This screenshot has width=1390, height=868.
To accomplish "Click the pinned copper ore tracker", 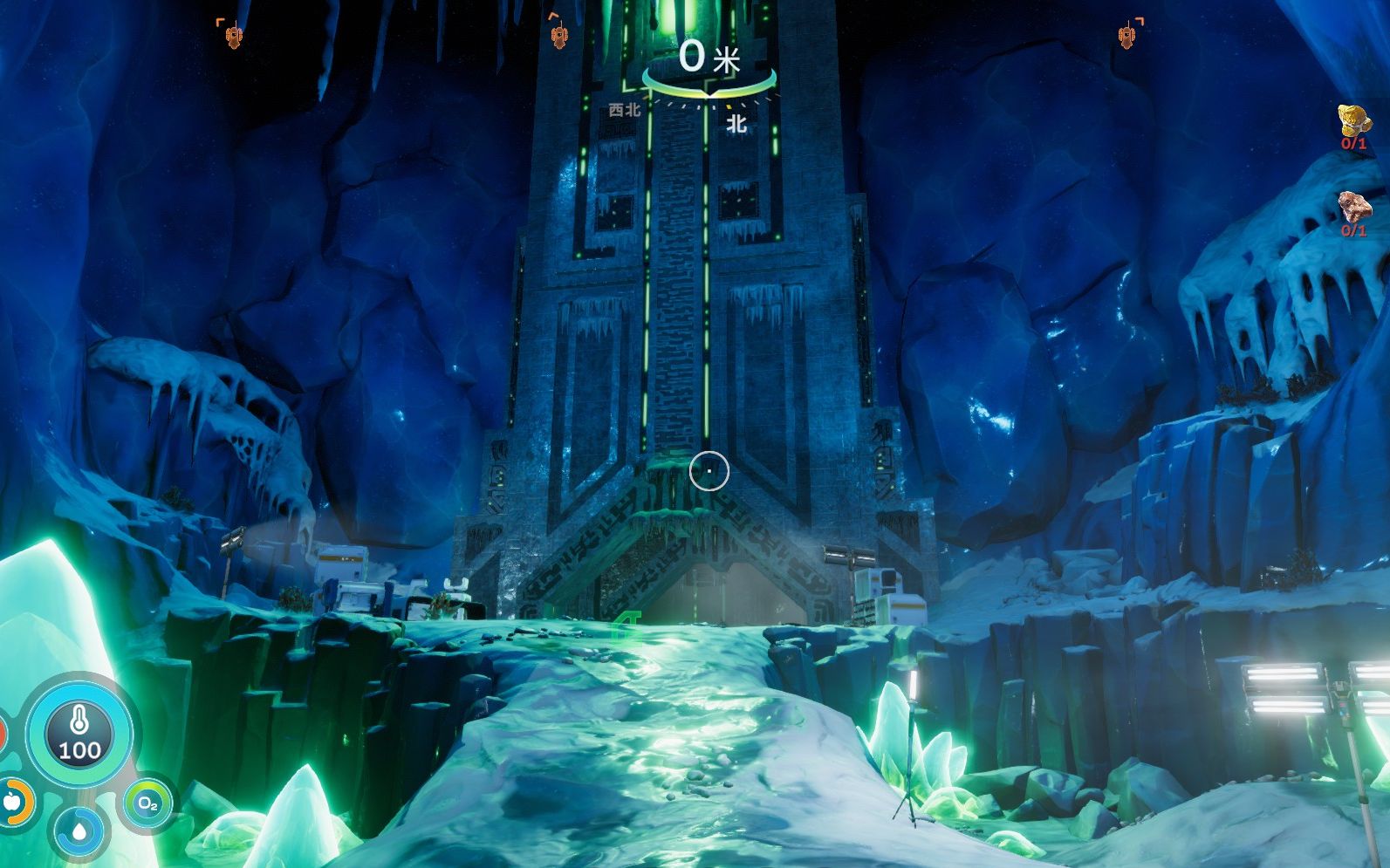I will [1353, 210].
